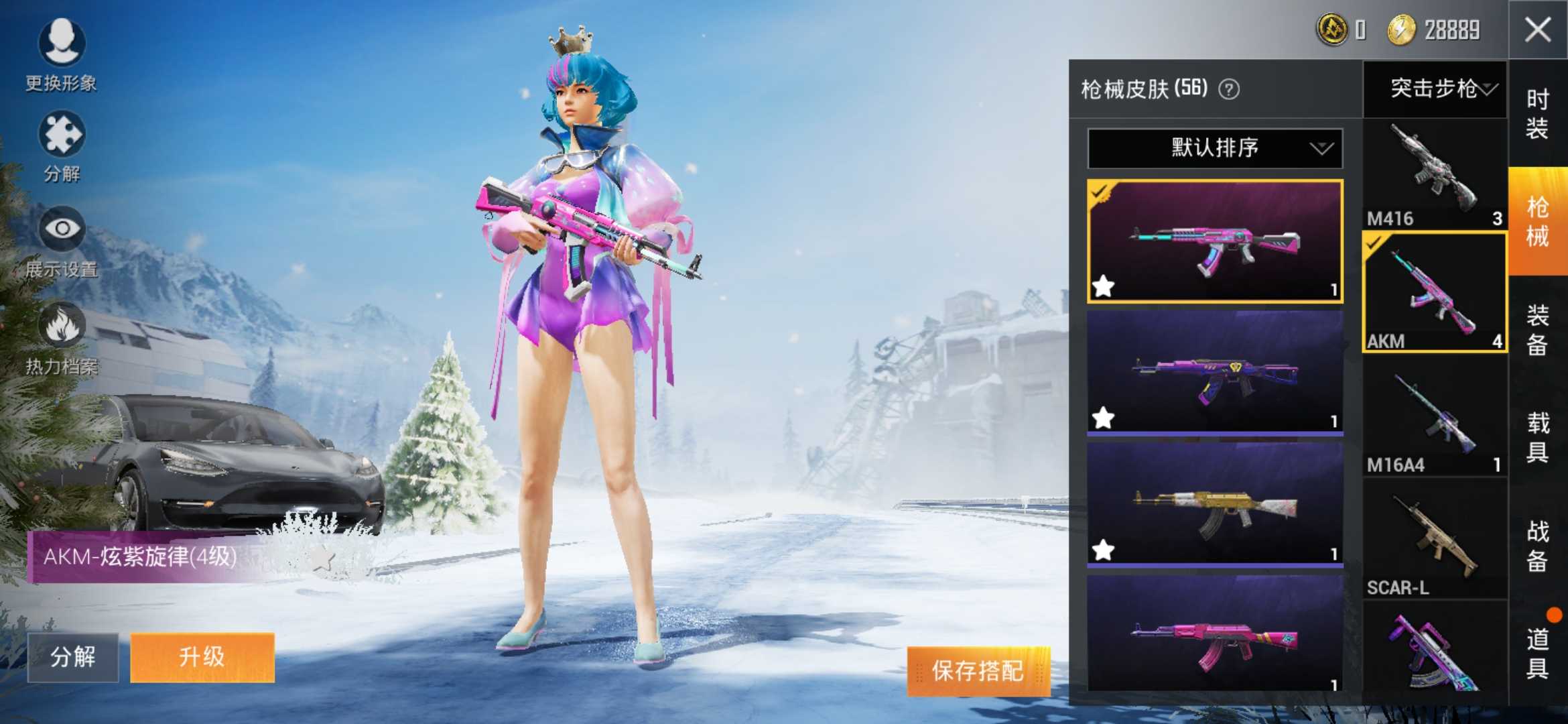Select the SCAR-L weapon category
This screenshot has height=724, width=1568.
[x=1435, y=543]
